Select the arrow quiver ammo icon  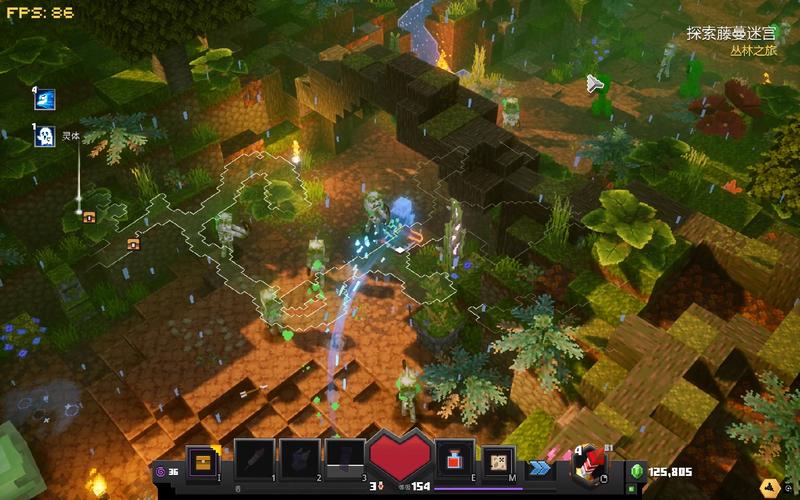coord(587,464)
